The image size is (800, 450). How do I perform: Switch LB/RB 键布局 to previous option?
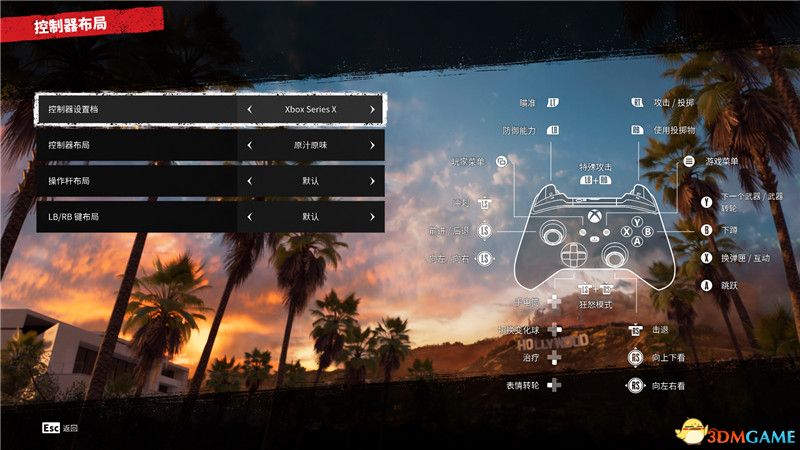coord(248,216)
